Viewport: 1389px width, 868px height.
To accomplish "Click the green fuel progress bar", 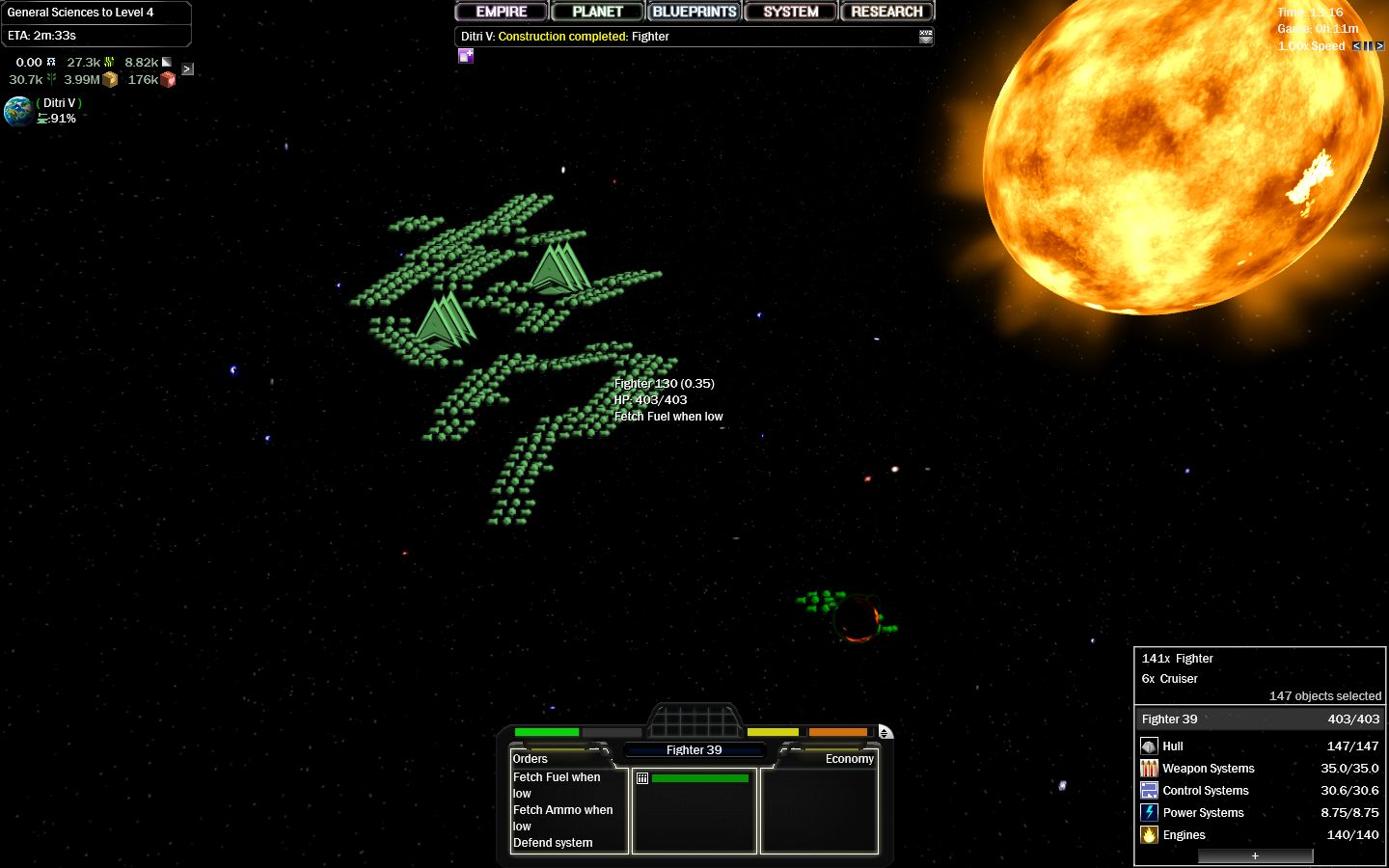I will (x=701, y=779).
